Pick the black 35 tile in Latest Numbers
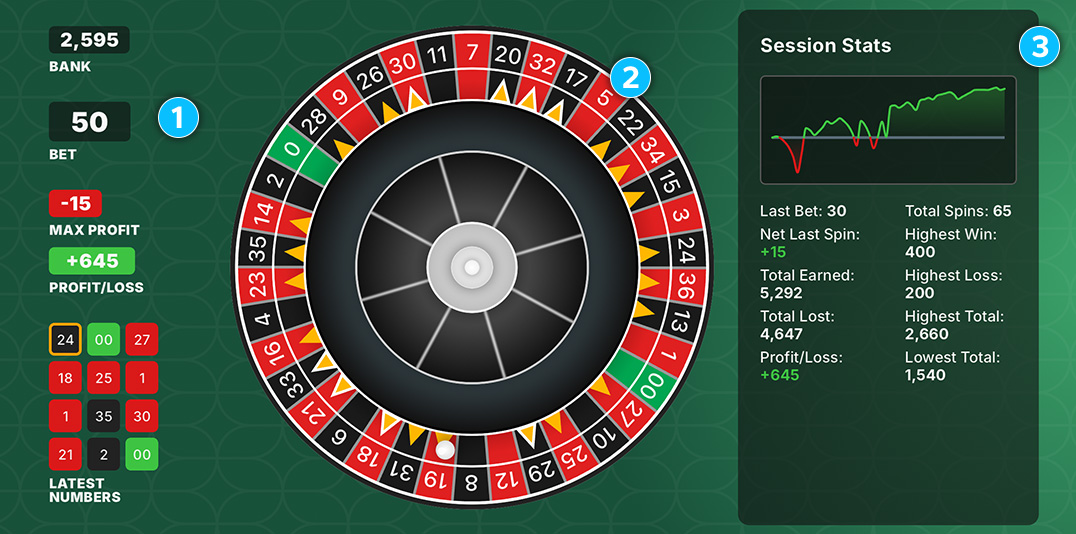Viewport: 1076px width, 534px height. 103,415
